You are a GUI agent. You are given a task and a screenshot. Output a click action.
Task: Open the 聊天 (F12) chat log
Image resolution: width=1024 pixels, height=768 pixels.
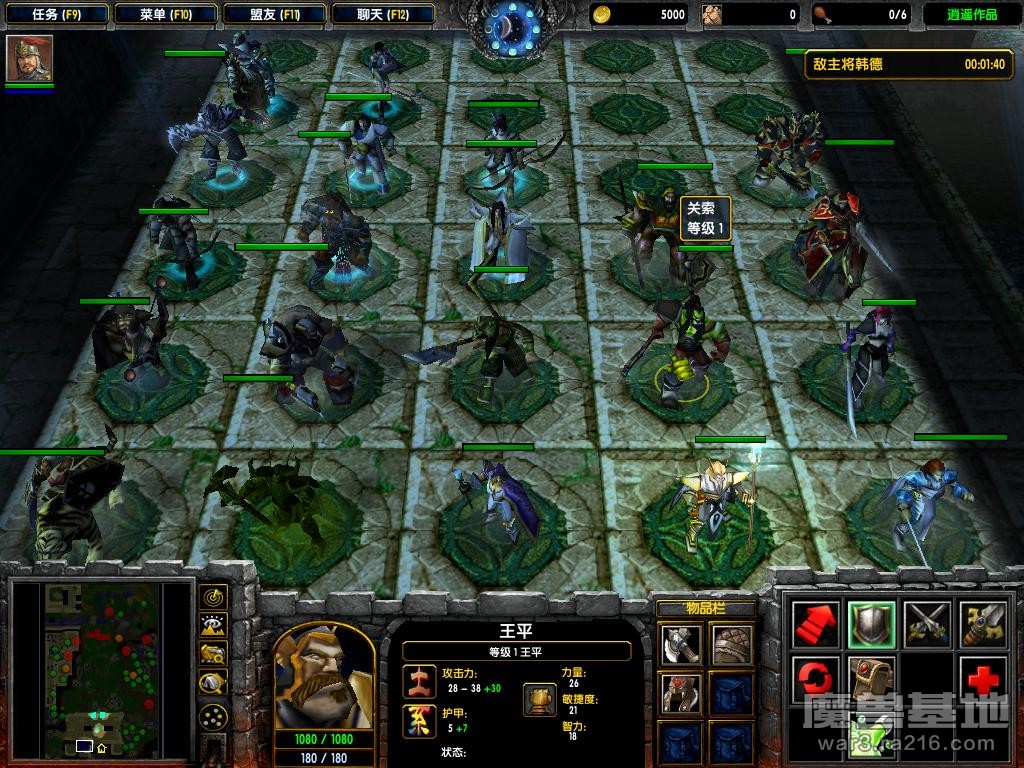tap(382, 14)
